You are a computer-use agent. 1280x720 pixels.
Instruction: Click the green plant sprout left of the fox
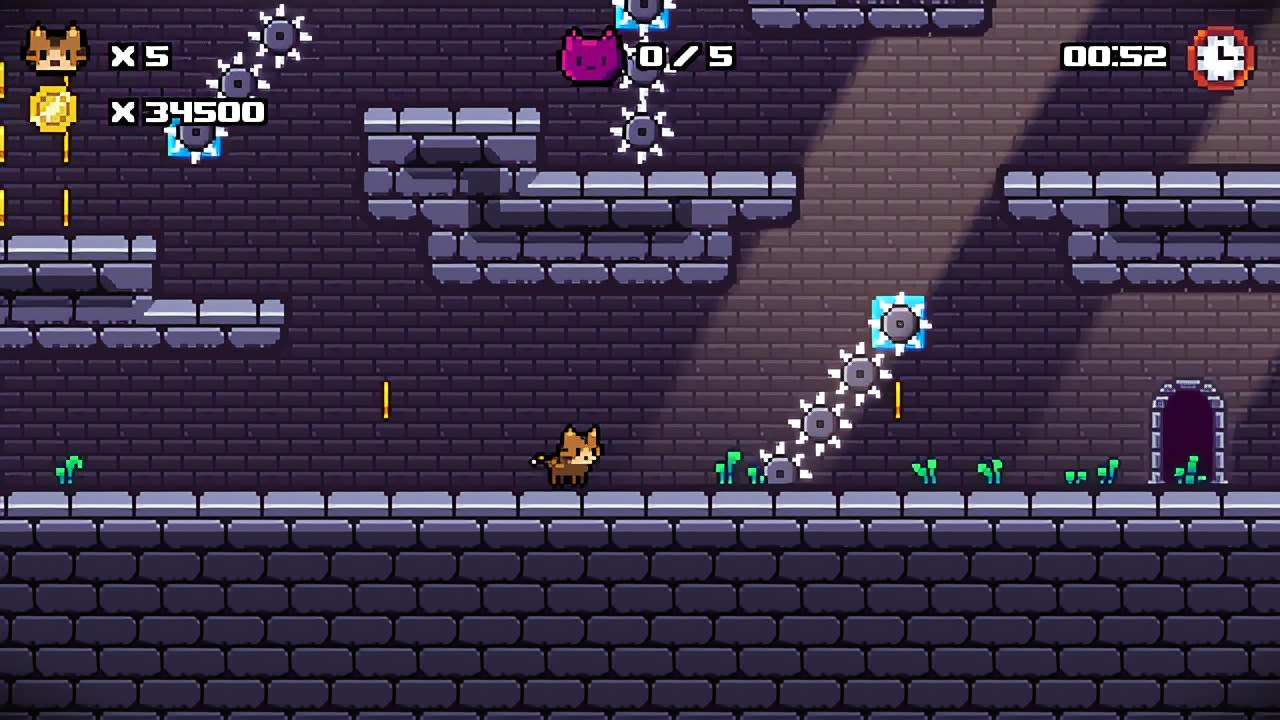[69, 468]
